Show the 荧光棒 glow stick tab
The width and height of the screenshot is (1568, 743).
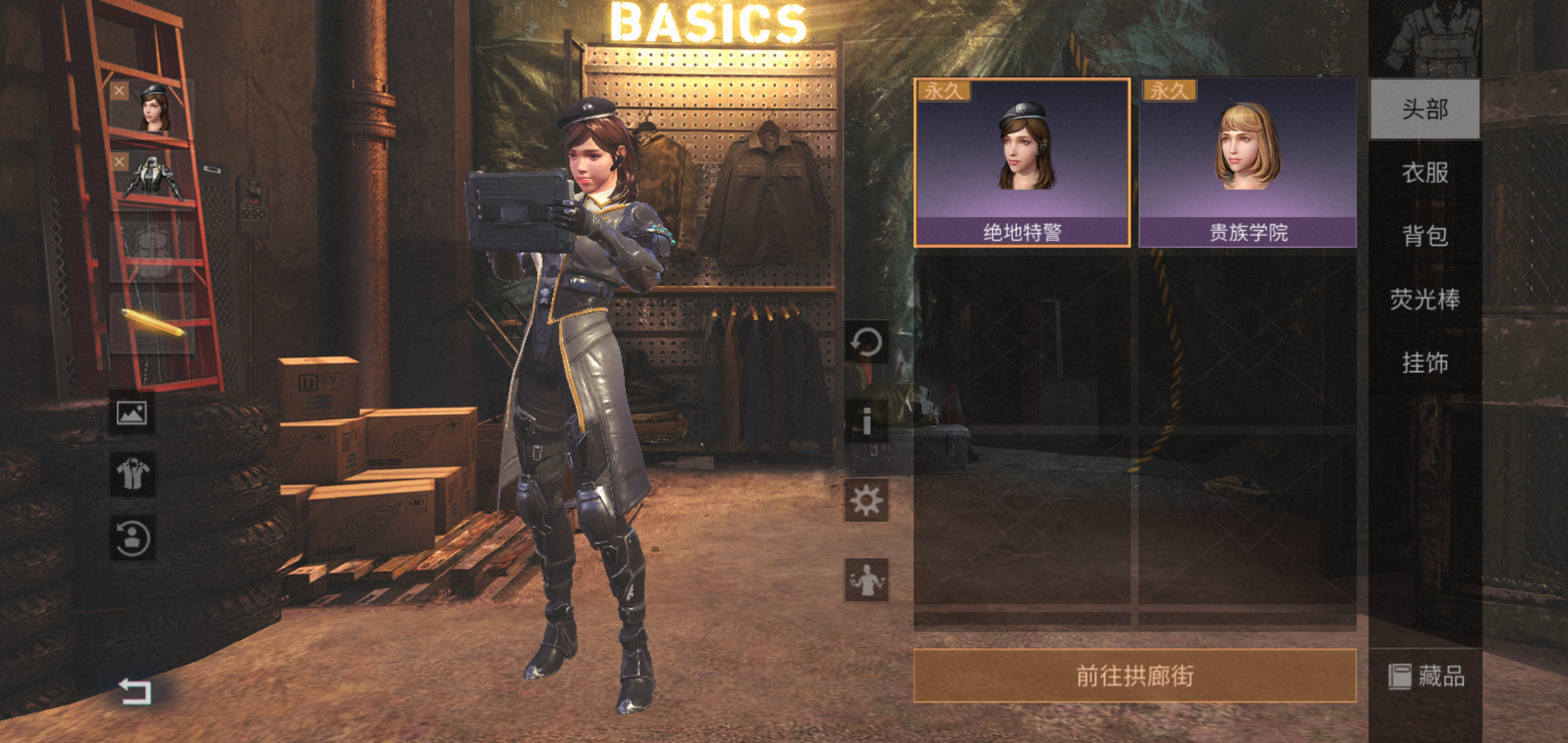pyautogui.click(x=1425, y=299)
